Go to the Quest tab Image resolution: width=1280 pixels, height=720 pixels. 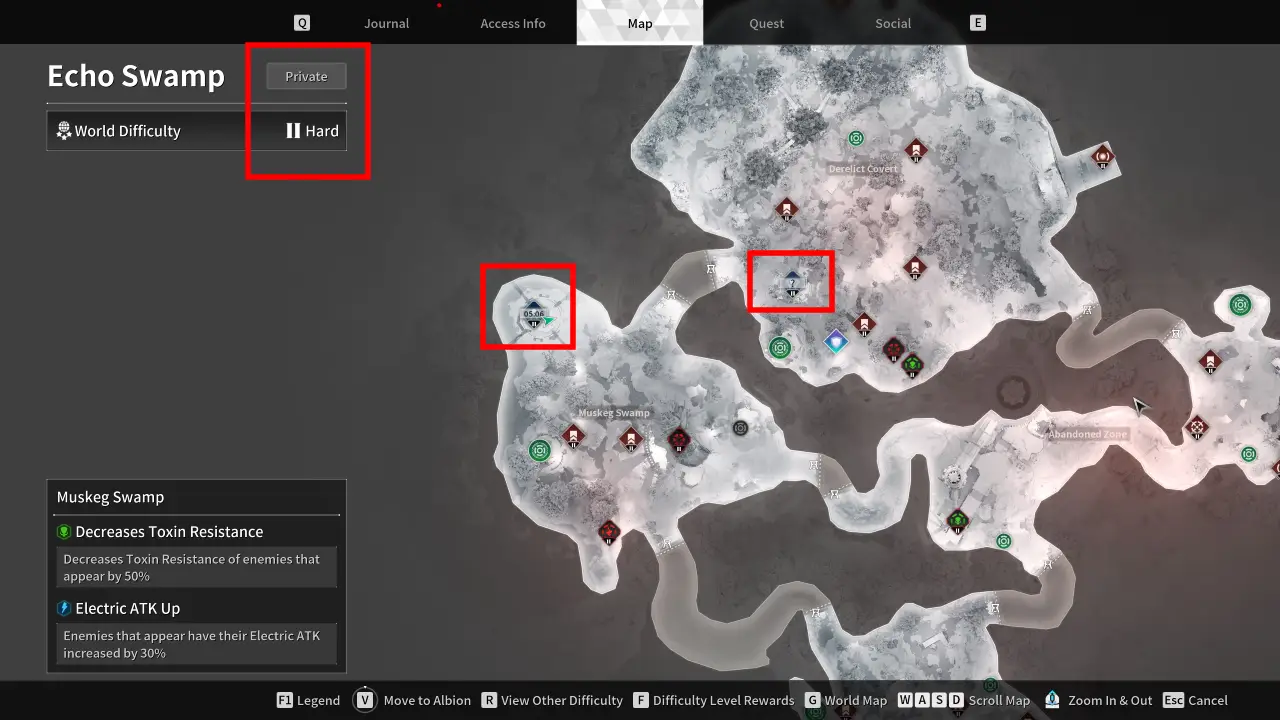(766, 23)
